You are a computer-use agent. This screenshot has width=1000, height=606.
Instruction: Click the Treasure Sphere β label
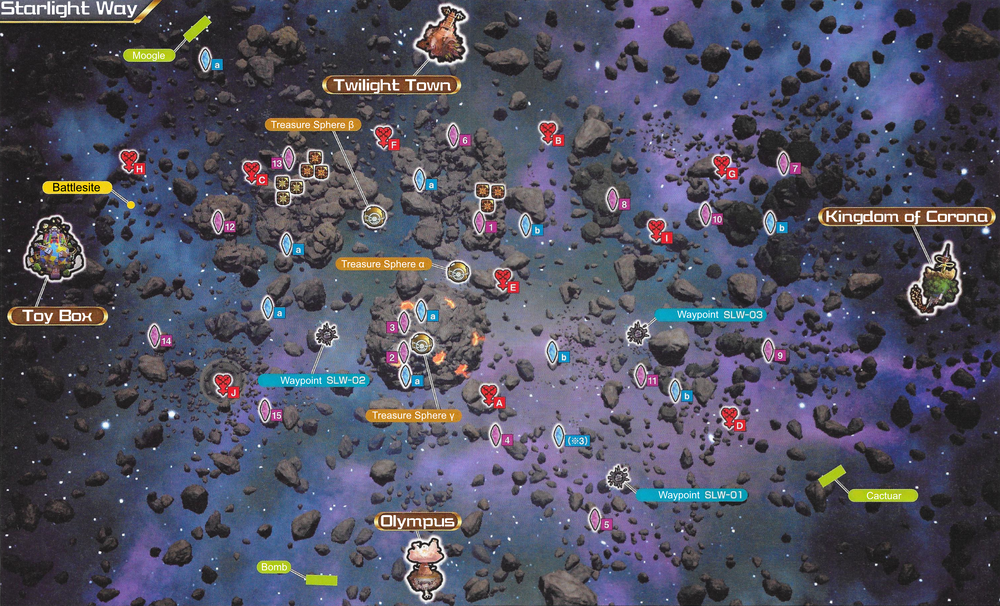point(312,125)
